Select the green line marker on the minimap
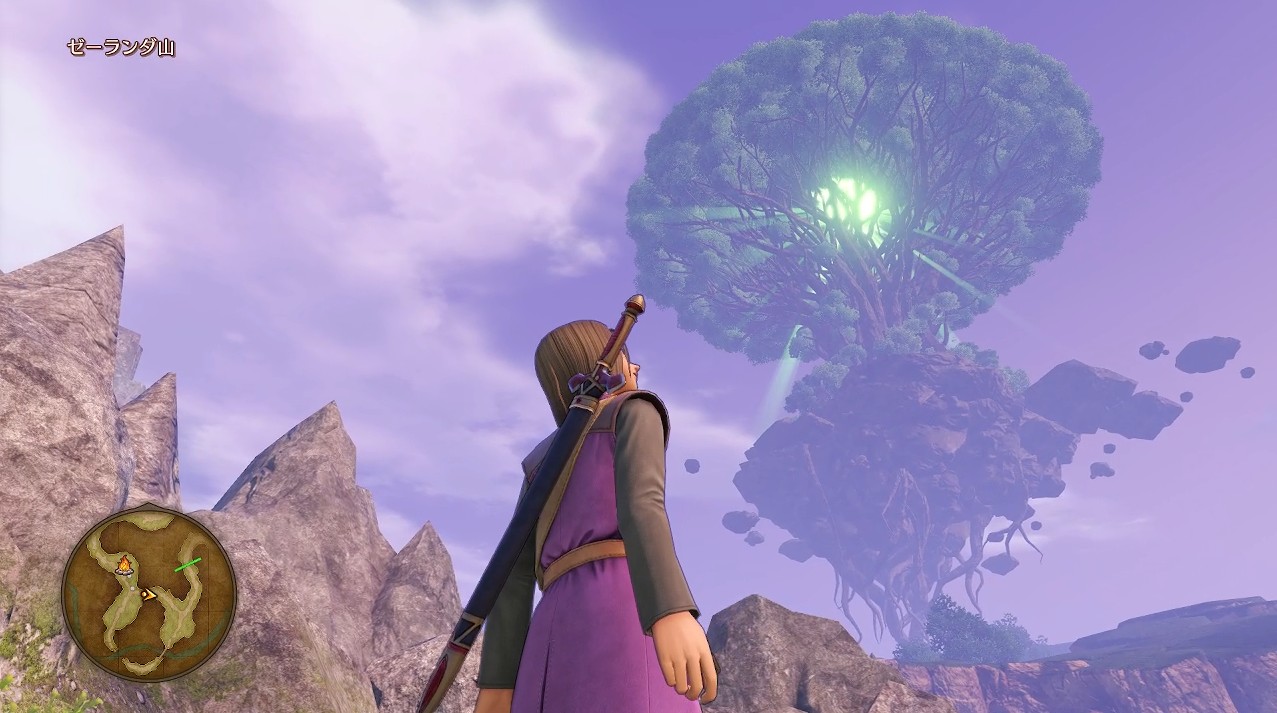1277x713 pixels. click(x=187, y=565)
